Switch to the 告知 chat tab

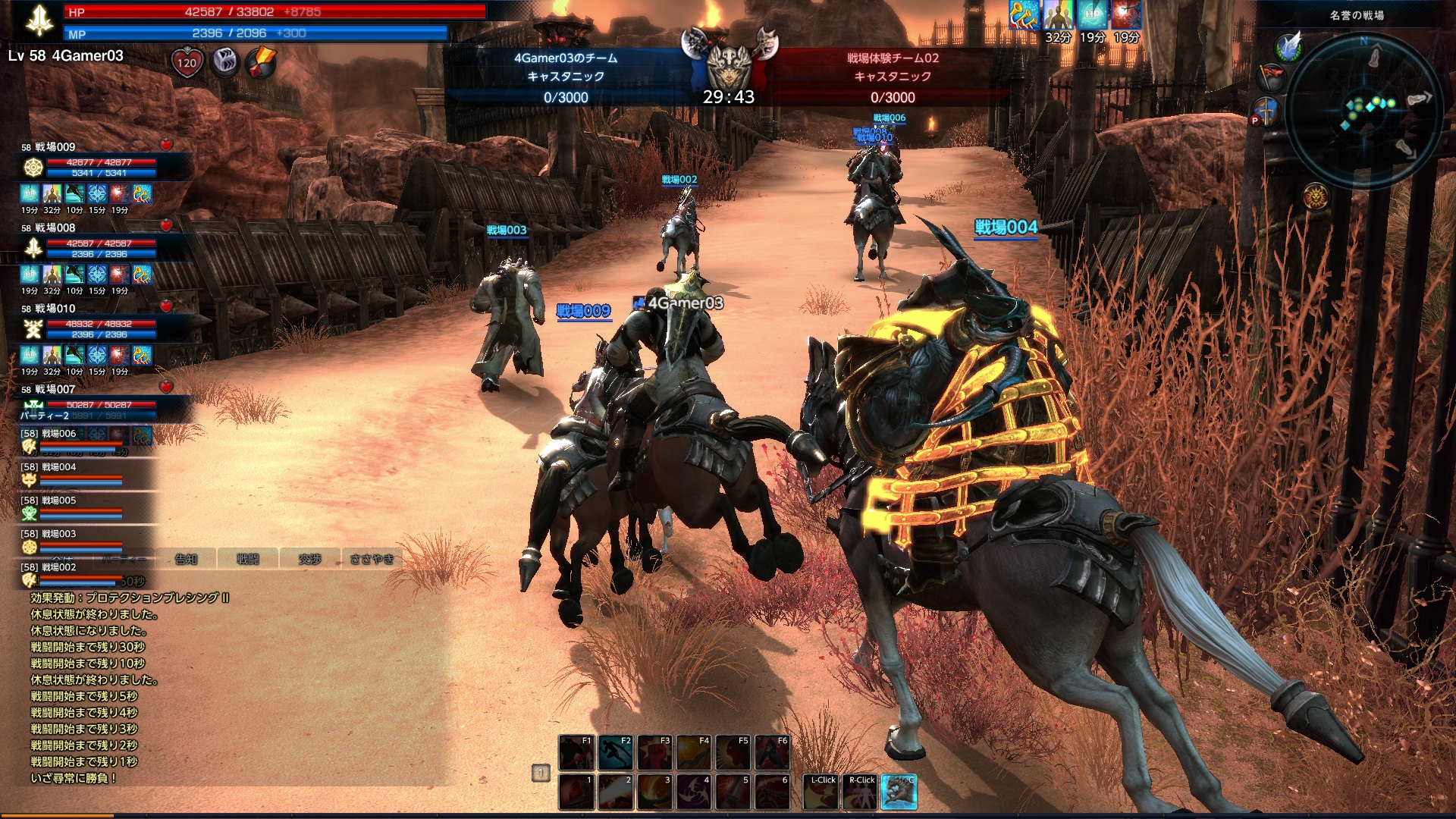click(x=186, y=559)
